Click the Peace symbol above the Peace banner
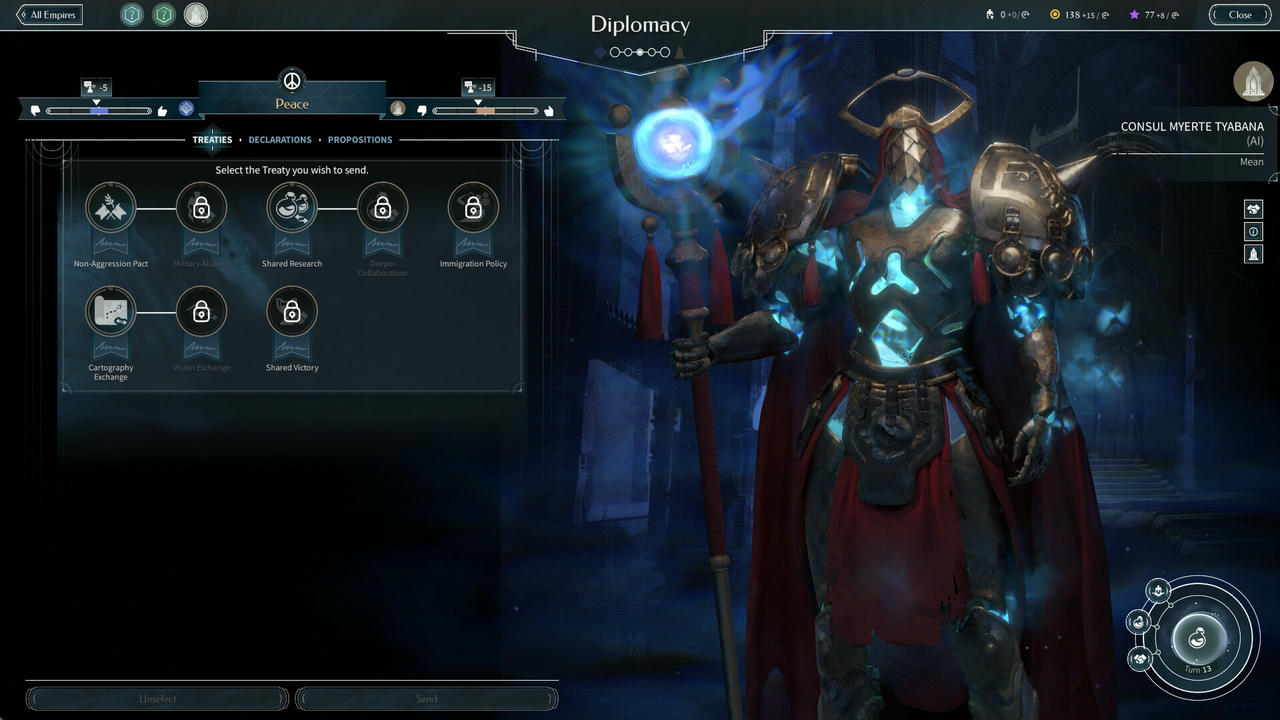This screenshot has height=720, width=1280. point(291,80)
